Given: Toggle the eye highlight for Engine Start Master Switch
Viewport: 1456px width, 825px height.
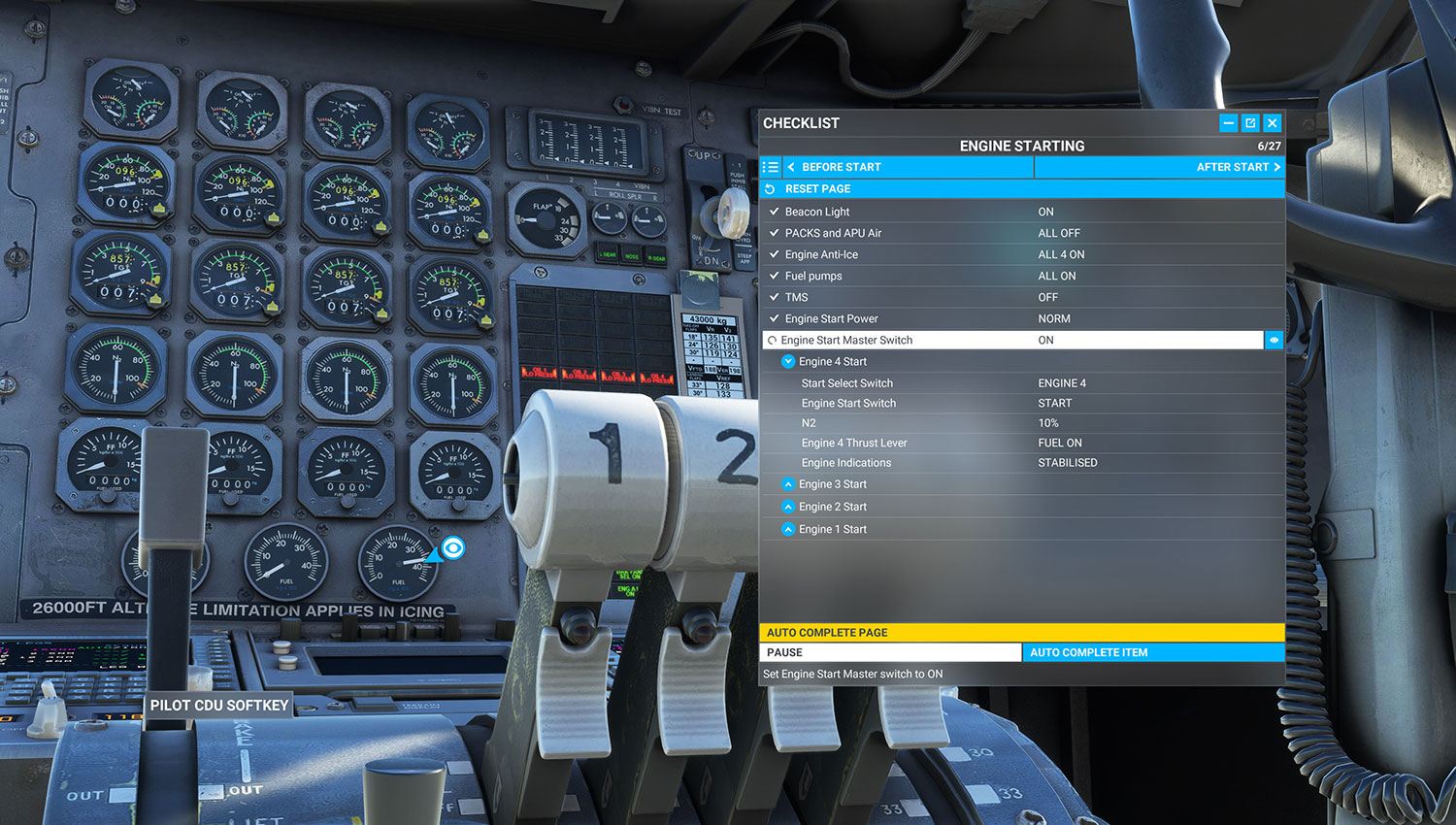Looking at the screenshot, I should click(x=1274, y=340).
